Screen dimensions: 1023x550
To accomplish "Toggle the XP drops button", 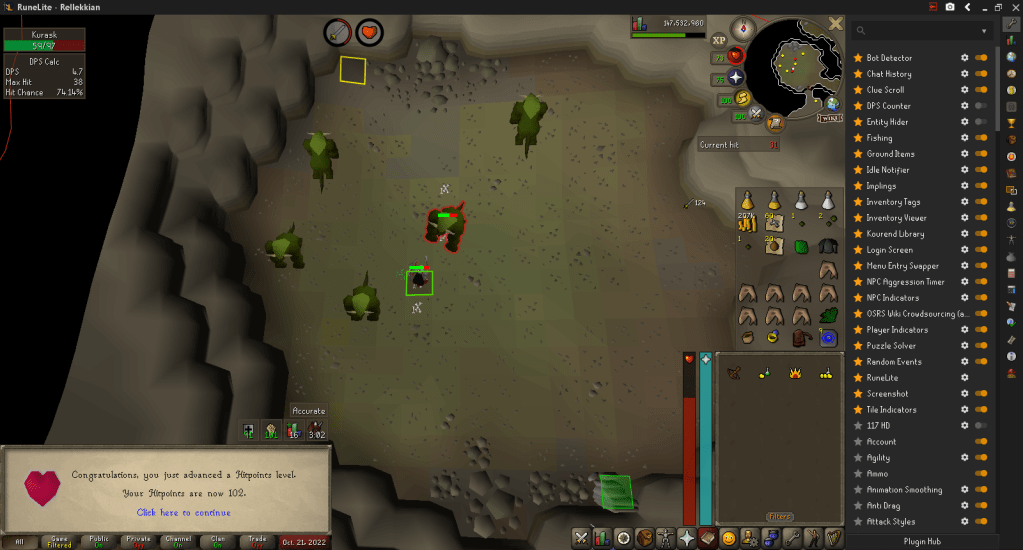I will [x=718, y=40].
